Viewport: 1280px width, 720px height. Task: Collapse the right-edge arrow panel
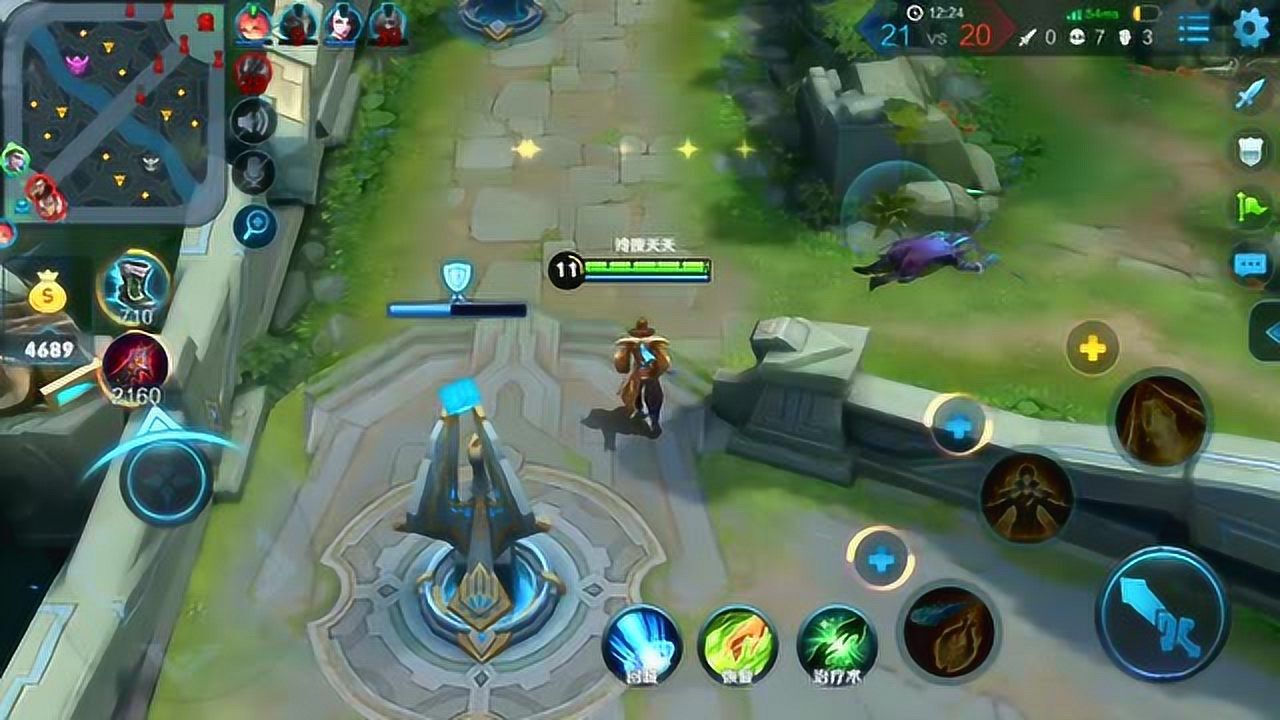point(1268,331)
